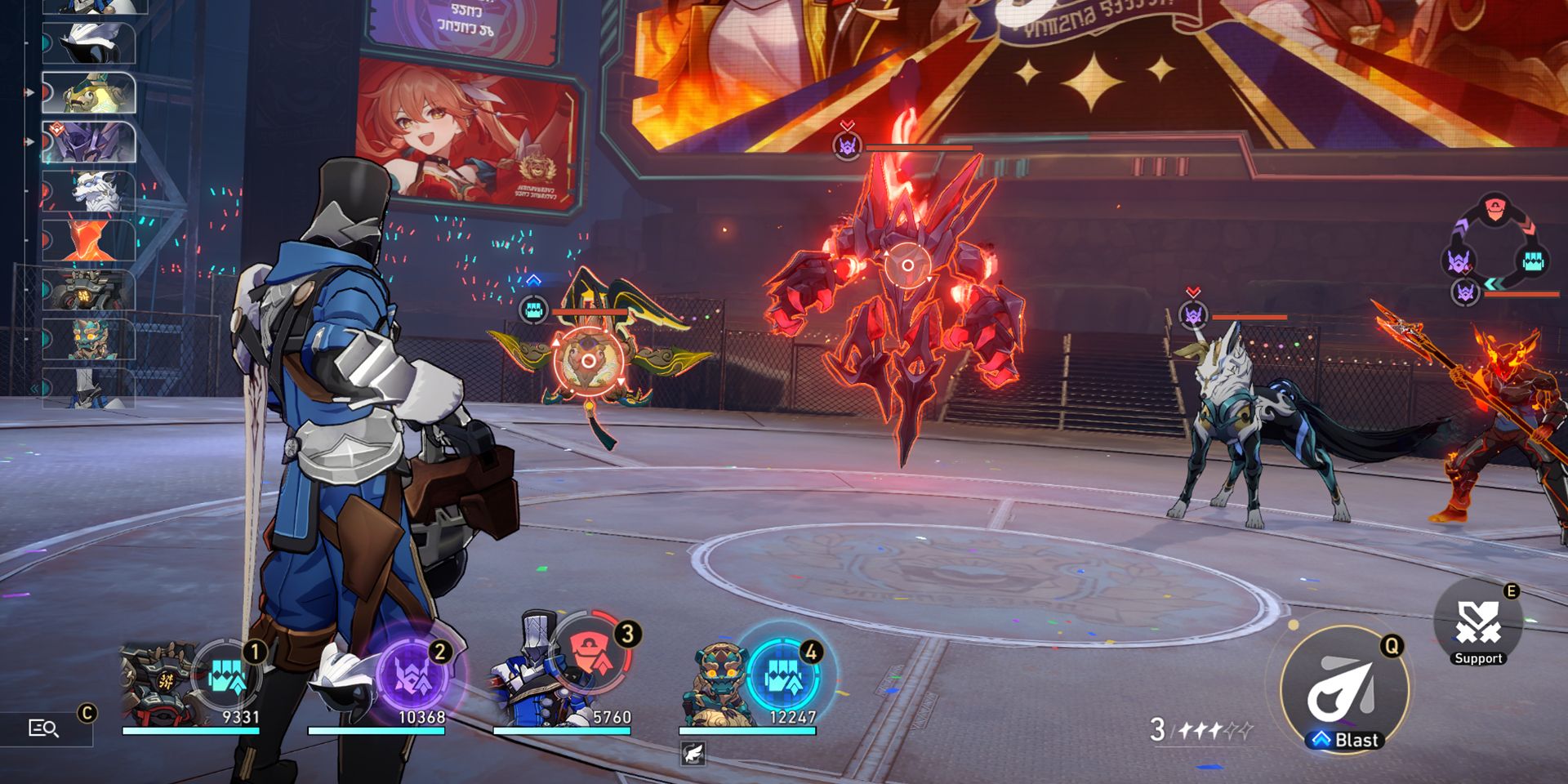Click the purple weakness icon above the wolf enemy
1568x784 pixels.
[1192, 317]
